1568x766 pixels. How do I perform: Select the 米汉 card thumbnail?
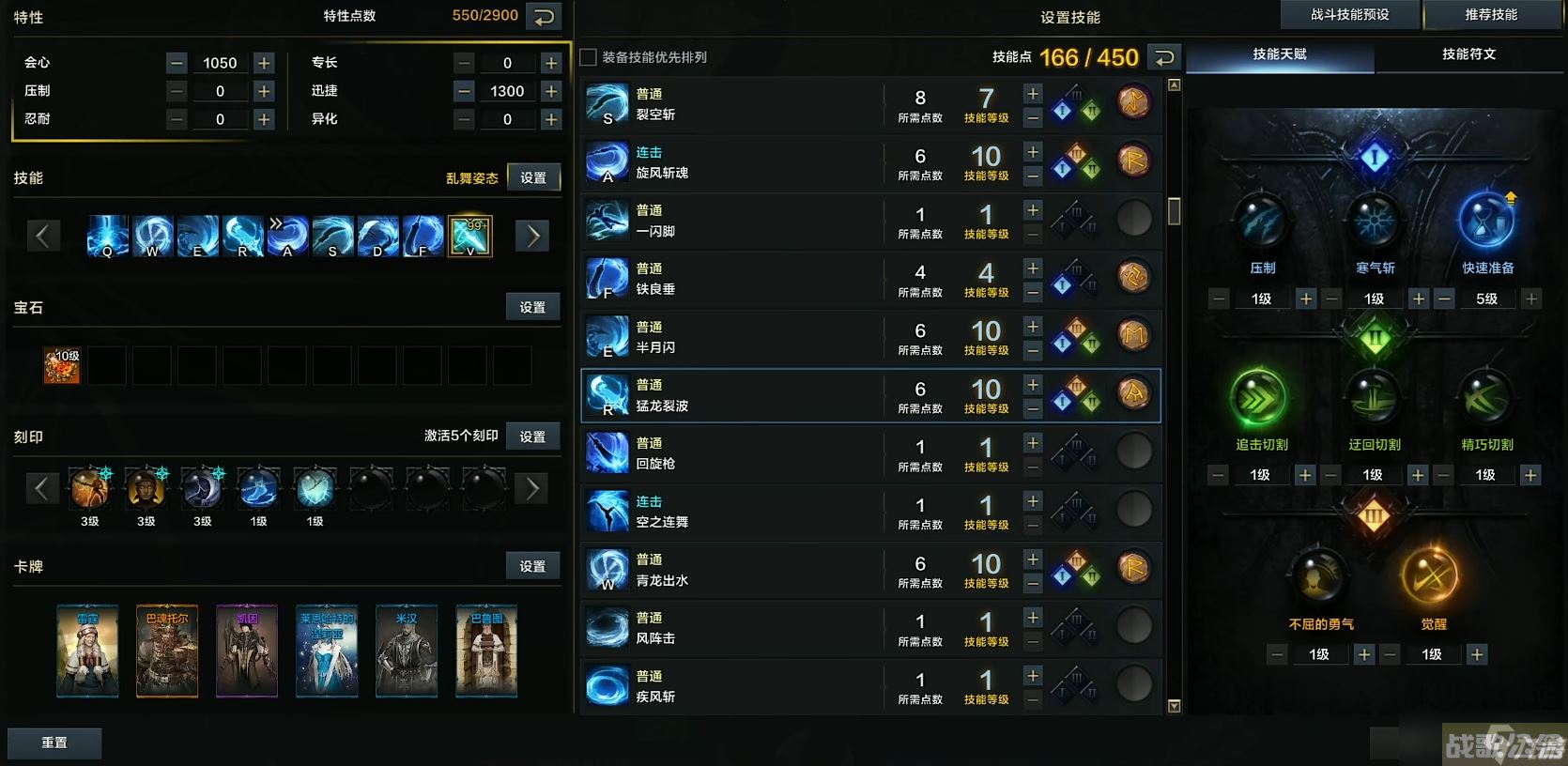click(406, 650)
